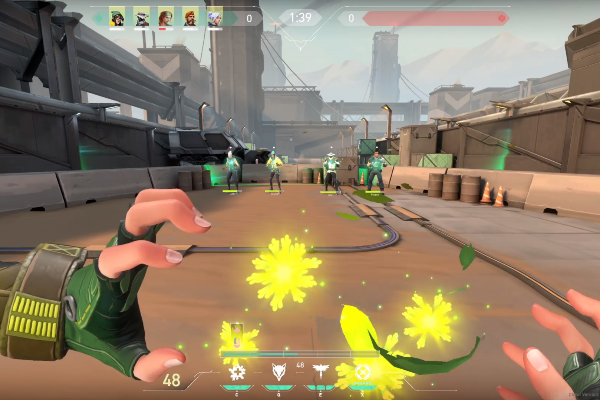The height and width of the screenshot is (400, 600).
Task: Trigger the Seekers ultimate ability icon
Action: pos(362,373)
